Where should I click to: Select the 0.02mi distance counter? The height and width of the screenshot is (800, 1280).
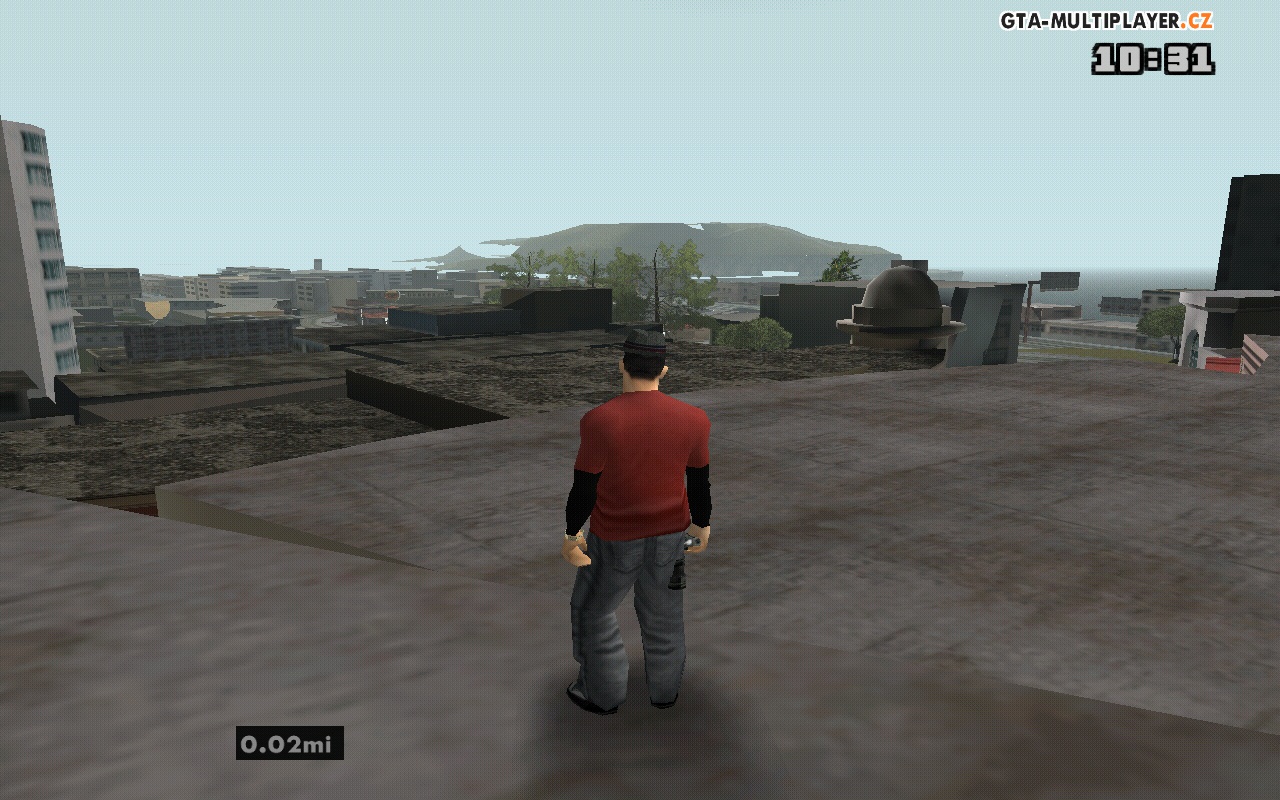pos(287,742)
